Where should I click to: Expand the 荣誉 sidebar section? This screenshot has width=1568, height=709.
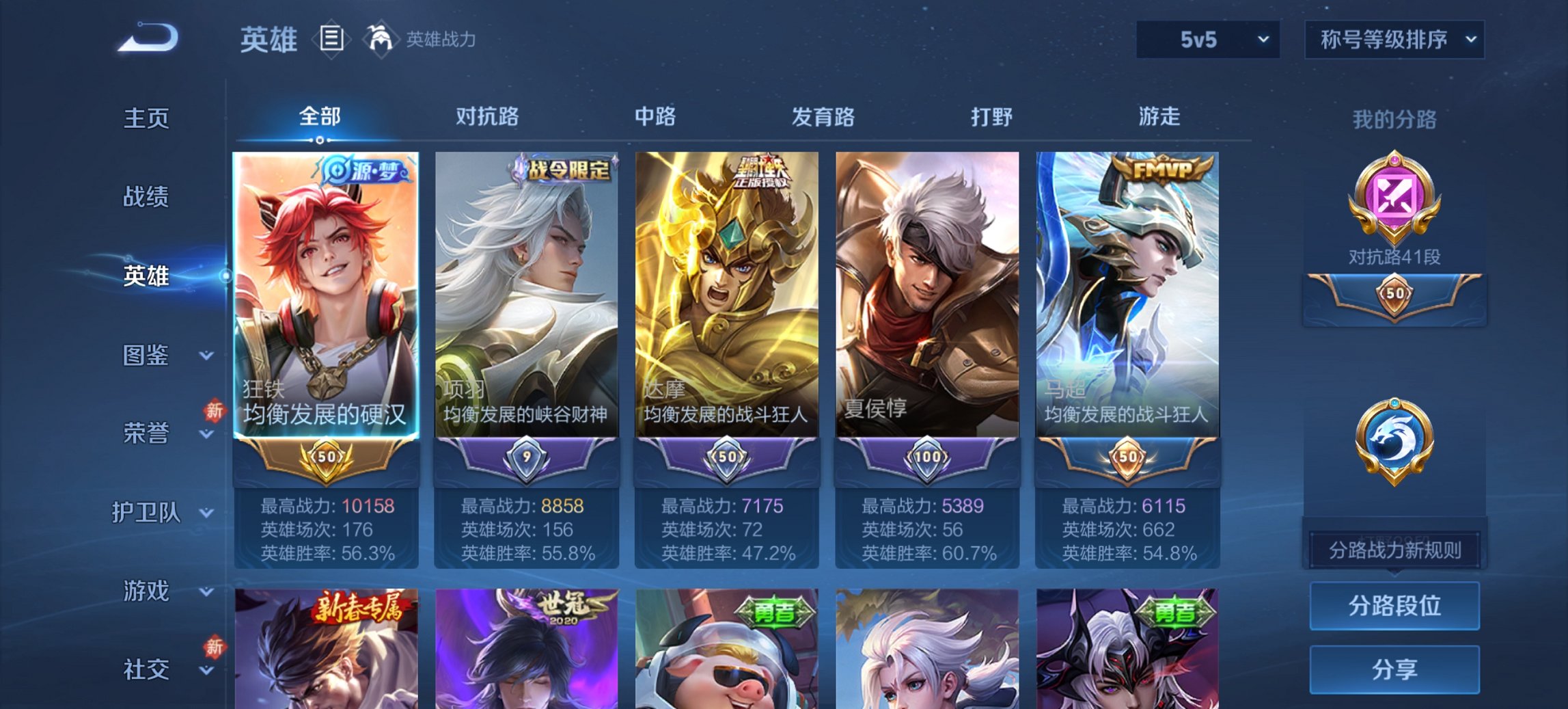click(x=147, y=432)
